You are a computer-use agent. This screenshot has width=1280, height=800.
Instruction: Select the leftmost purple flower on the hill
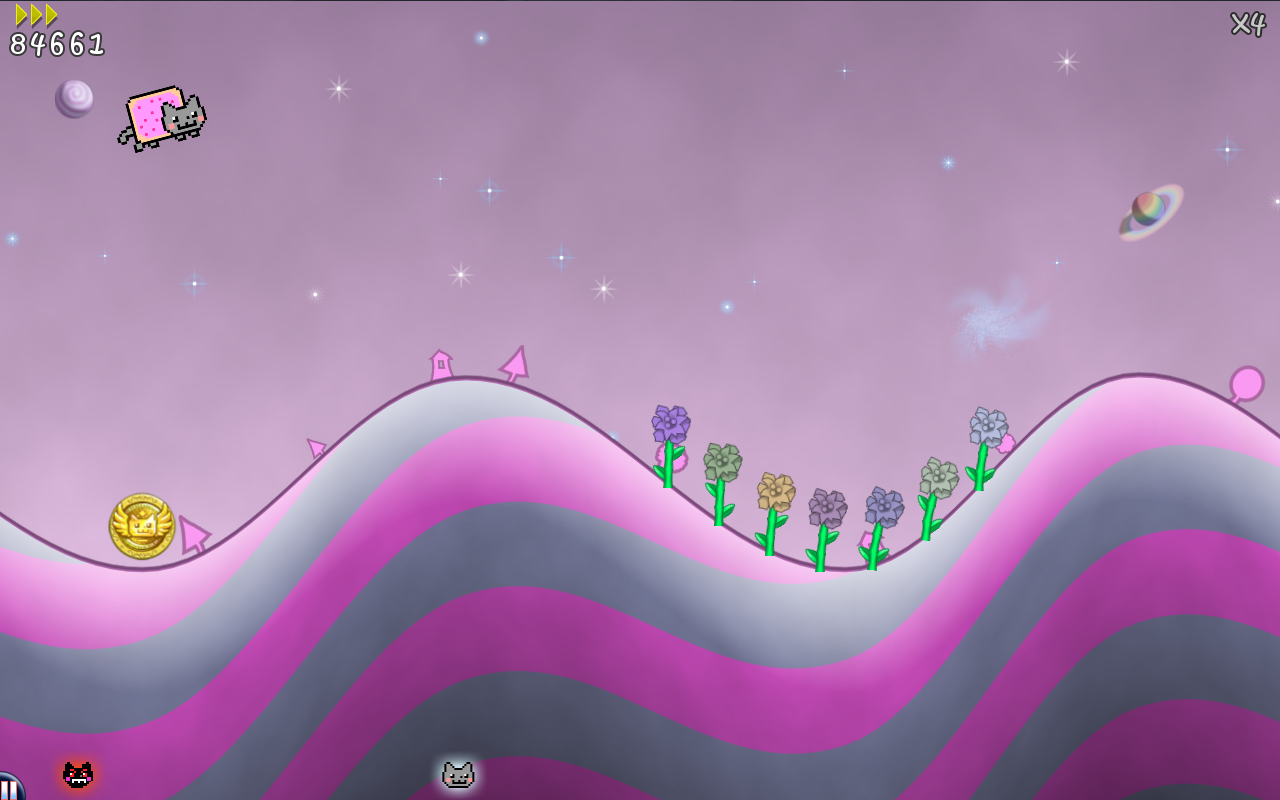coord(670,423)
